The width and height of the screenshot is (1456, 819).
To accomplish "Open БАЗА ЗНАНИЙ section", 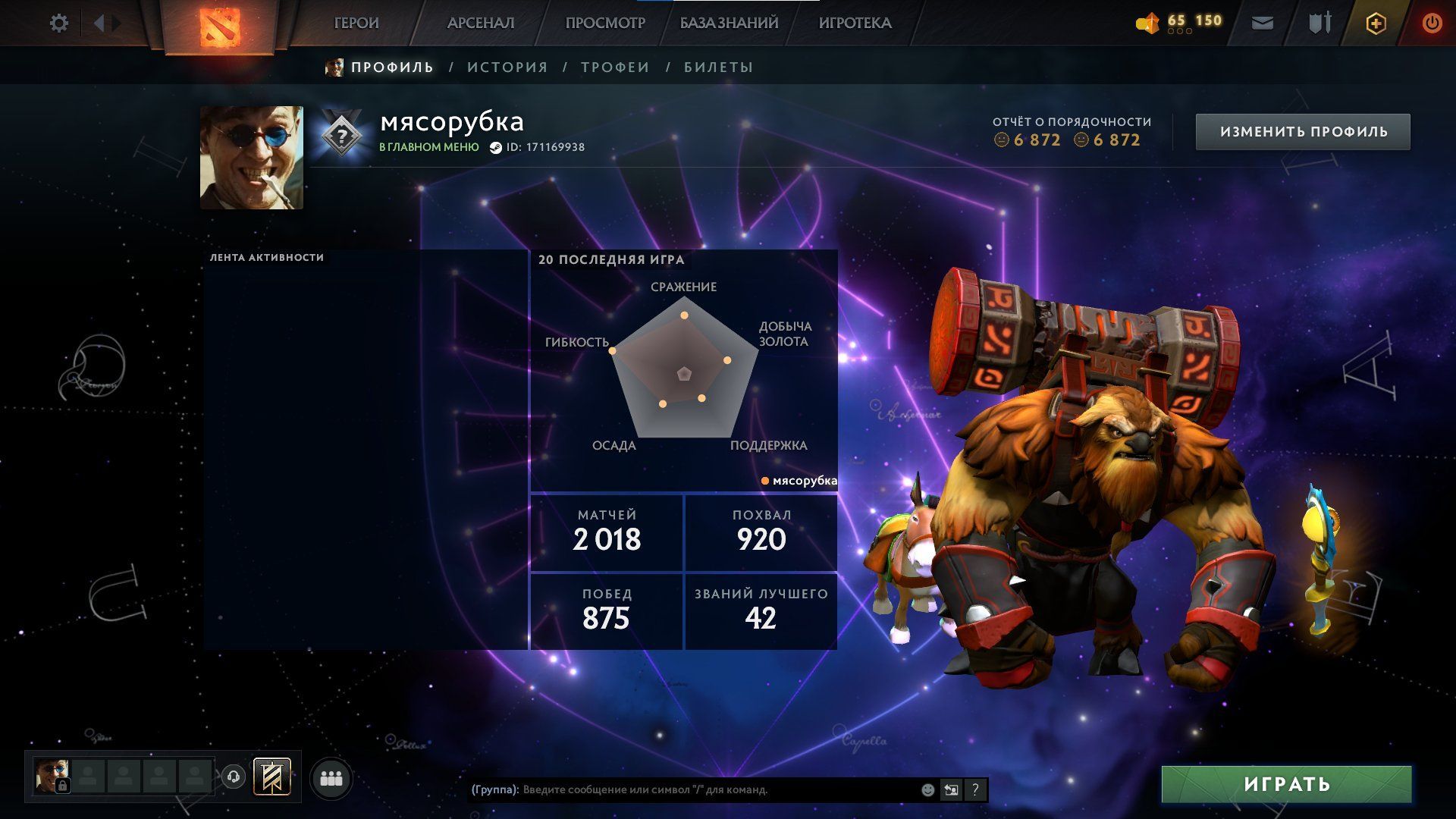I will 729,24.
